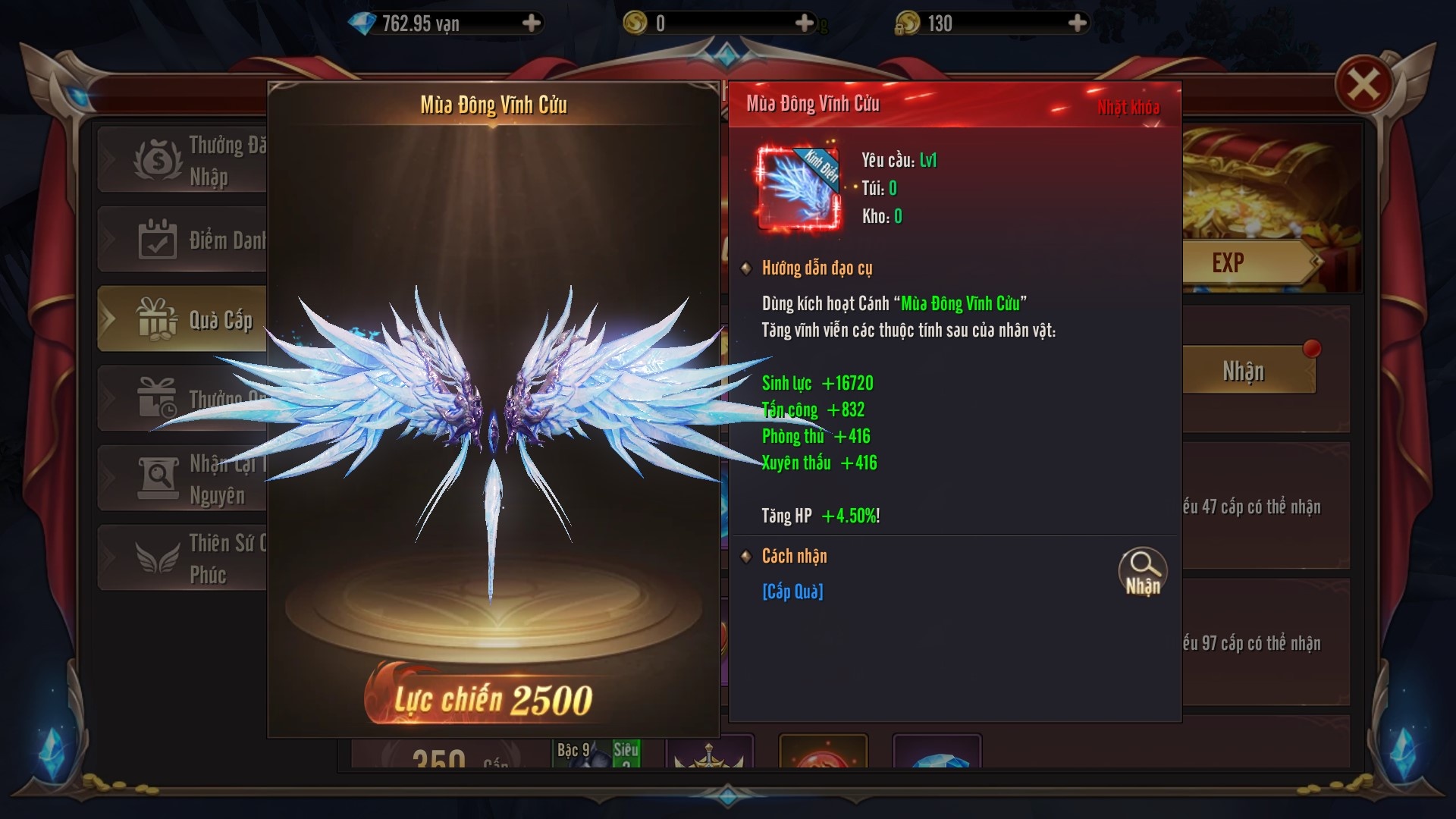Add gold coins with the plus button
This screenshot has width=1456, height=819.
click(805, 24)
